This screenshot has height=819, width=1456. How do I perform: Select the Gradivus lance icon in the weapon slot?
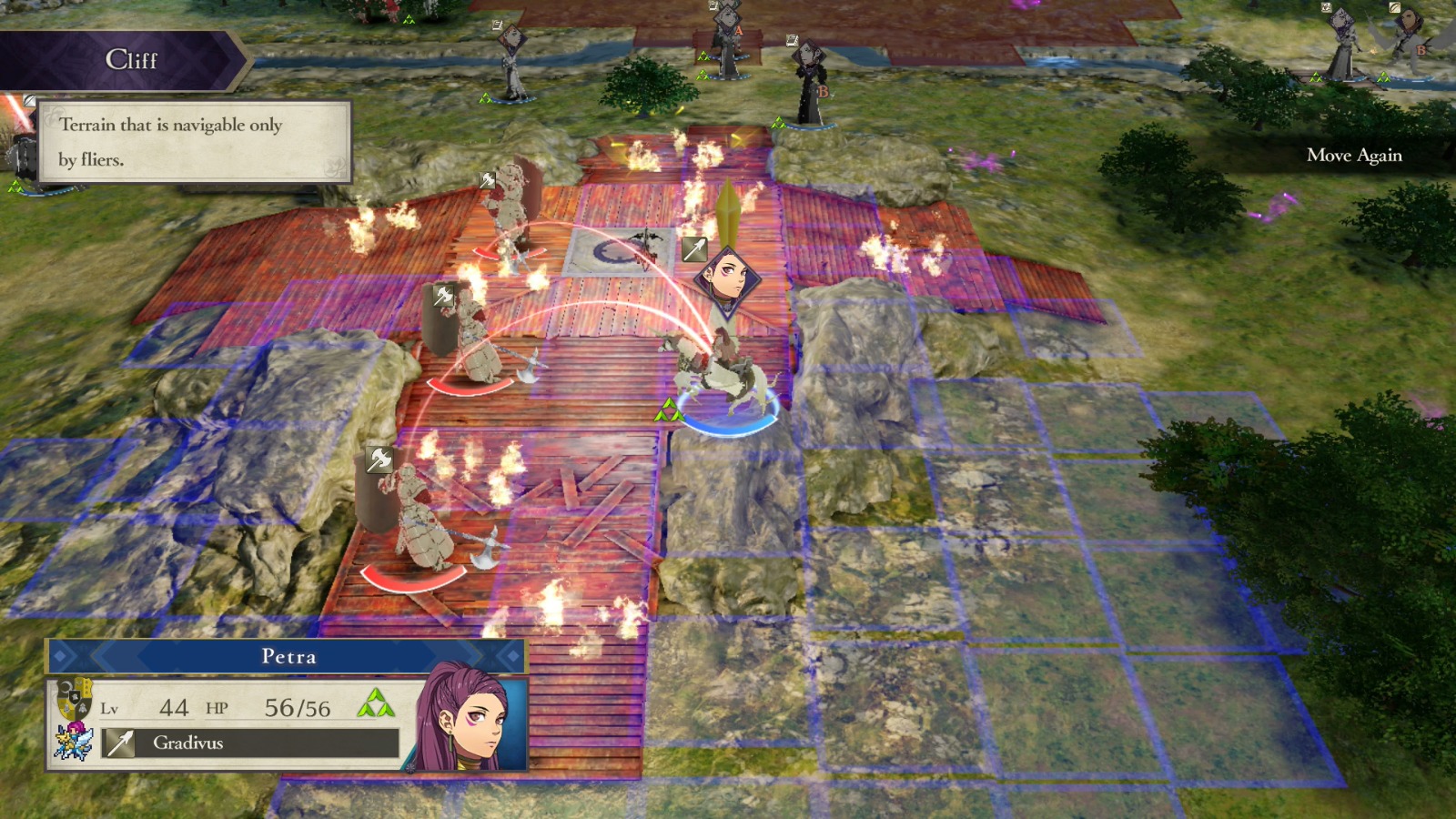pos(119,743)
